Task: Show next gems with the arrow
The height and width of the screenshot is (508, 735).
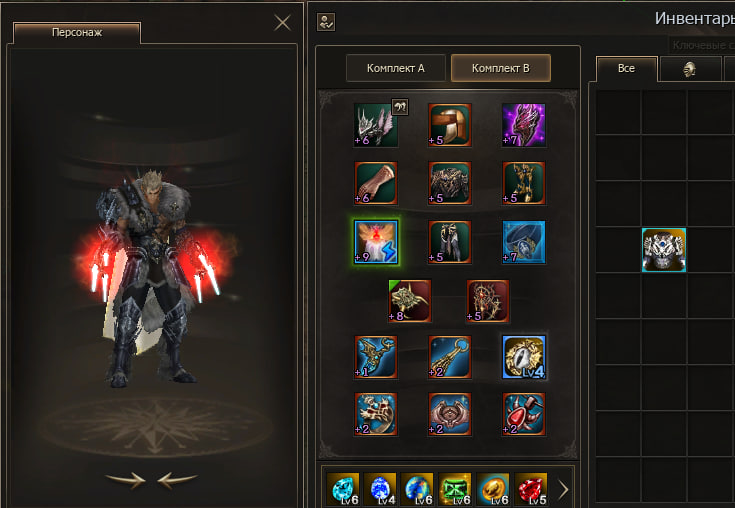Action: (563, 489)
